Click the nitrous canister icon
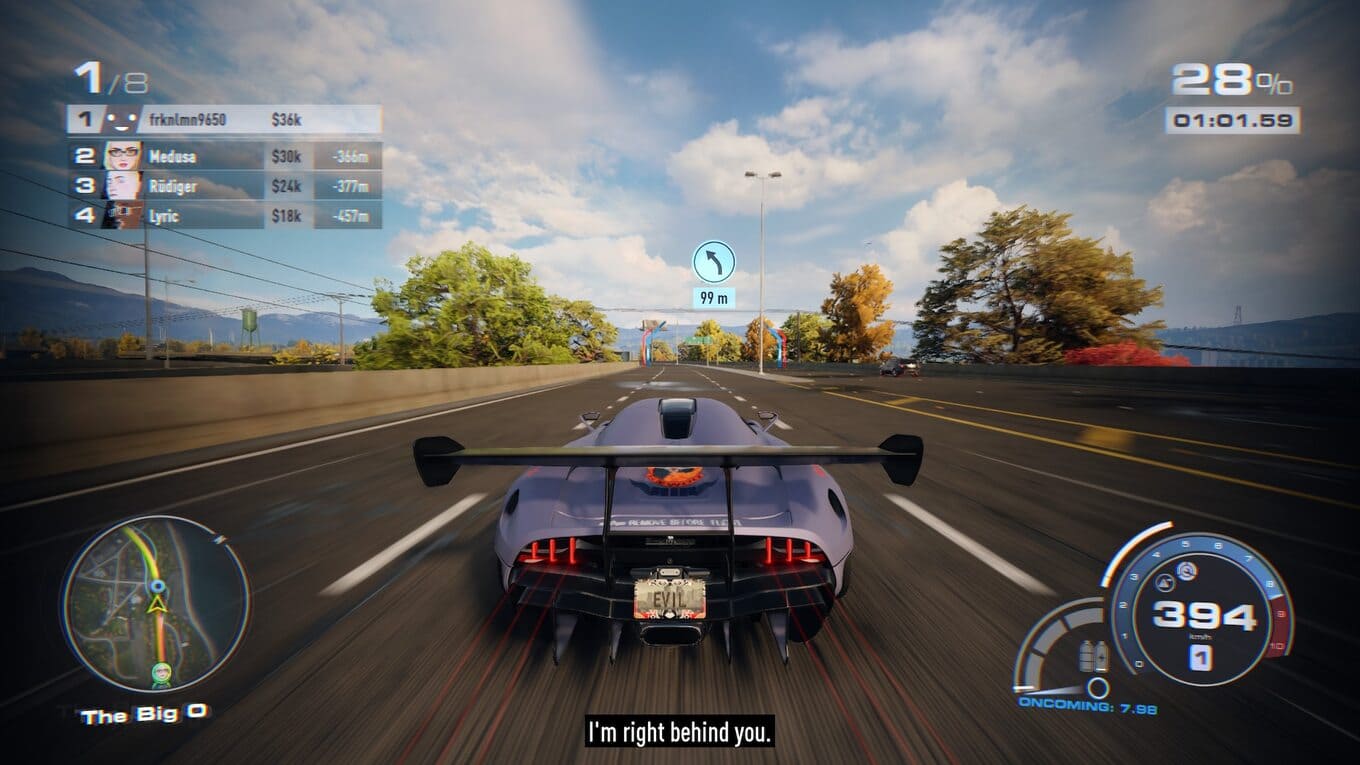Image resolution: width=1360 pixels, height=765 pixels. pyautogui.click(x=1093, y=656)
